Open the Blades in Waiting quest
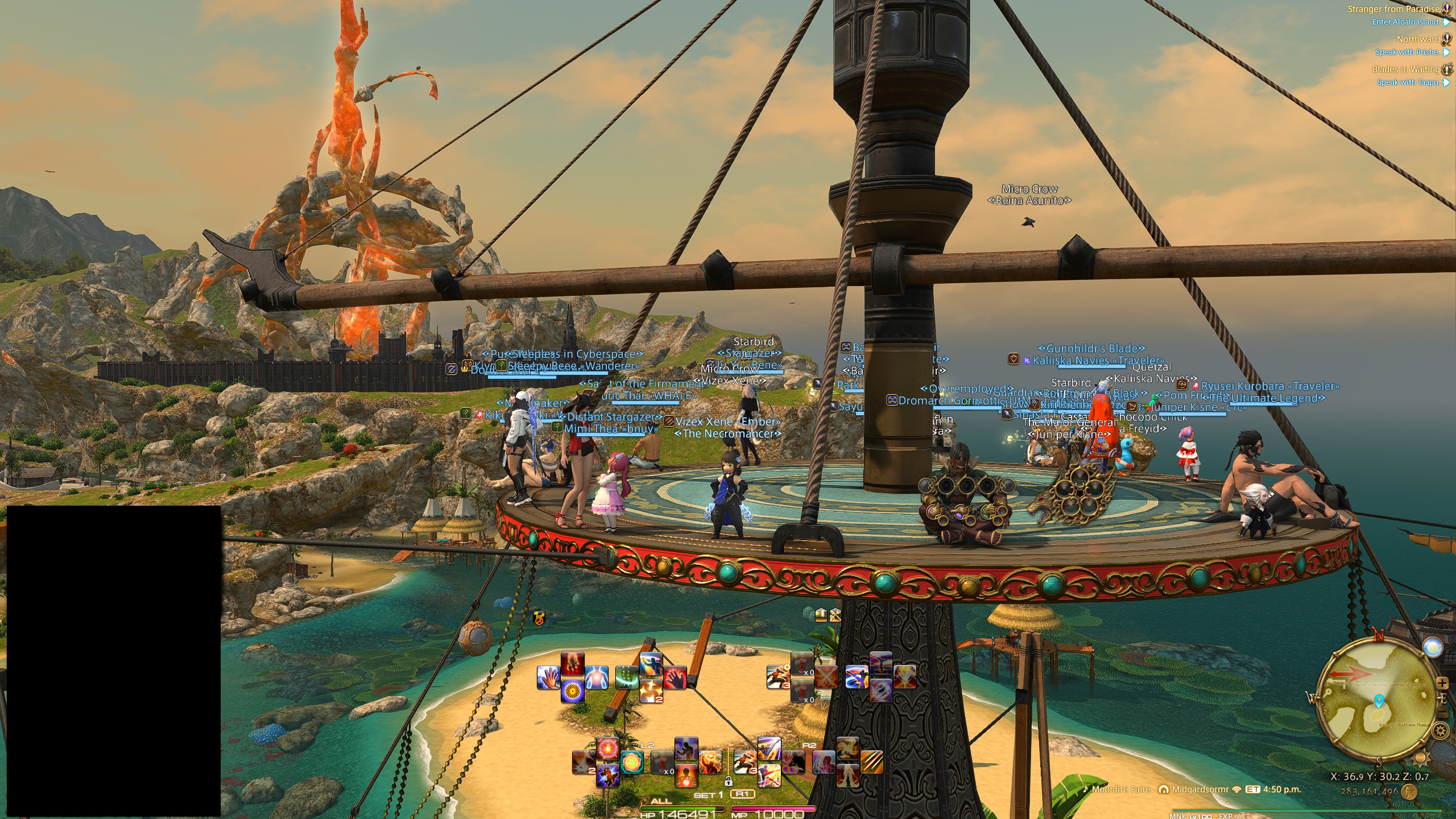 pyautogui.click(x=1406, y=69)
